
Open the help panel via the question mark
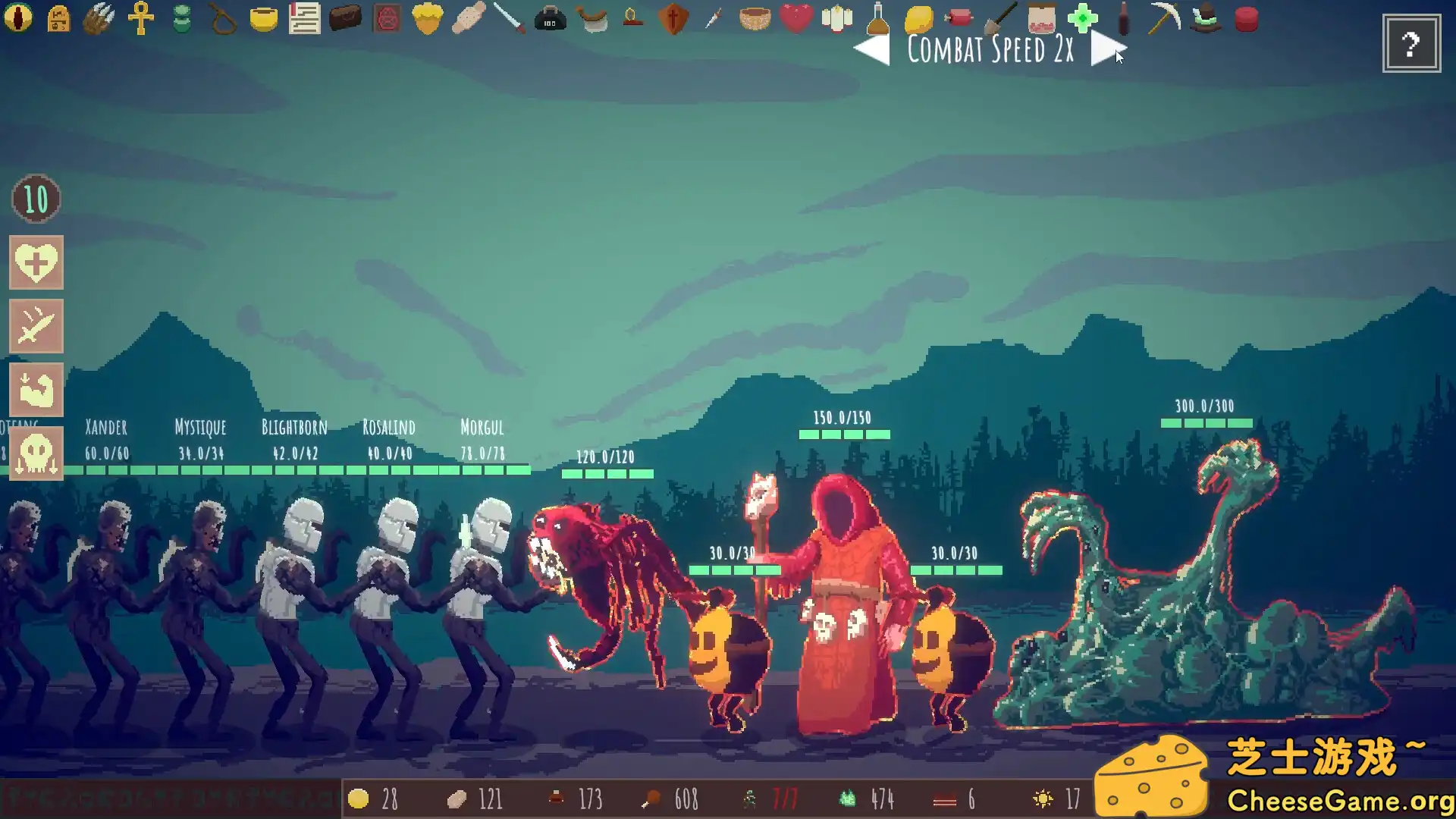click(1410, 43)
